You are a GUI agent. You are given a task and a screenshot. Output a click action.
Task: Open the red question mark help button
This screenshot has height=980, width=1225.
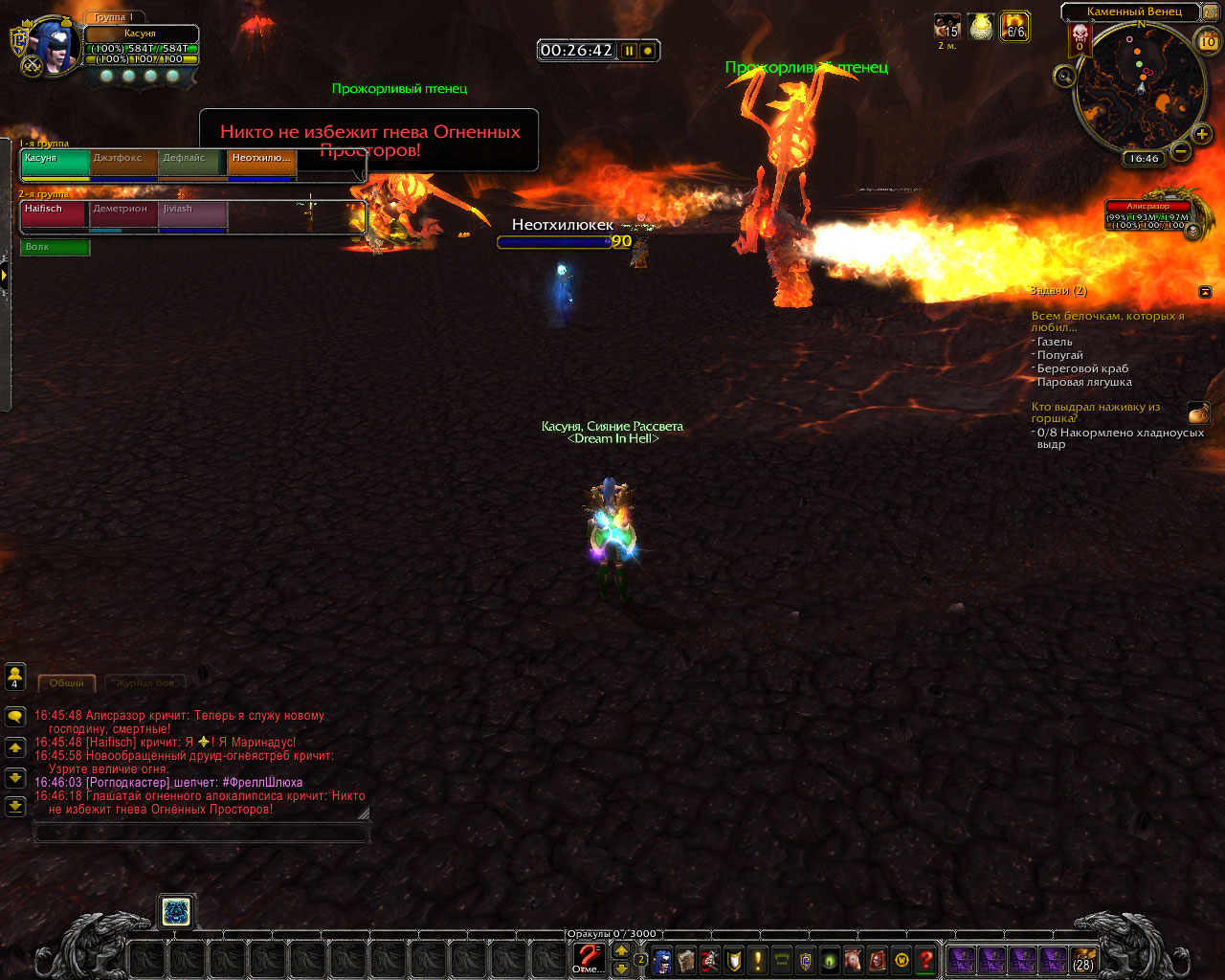[x=925, y=960]
